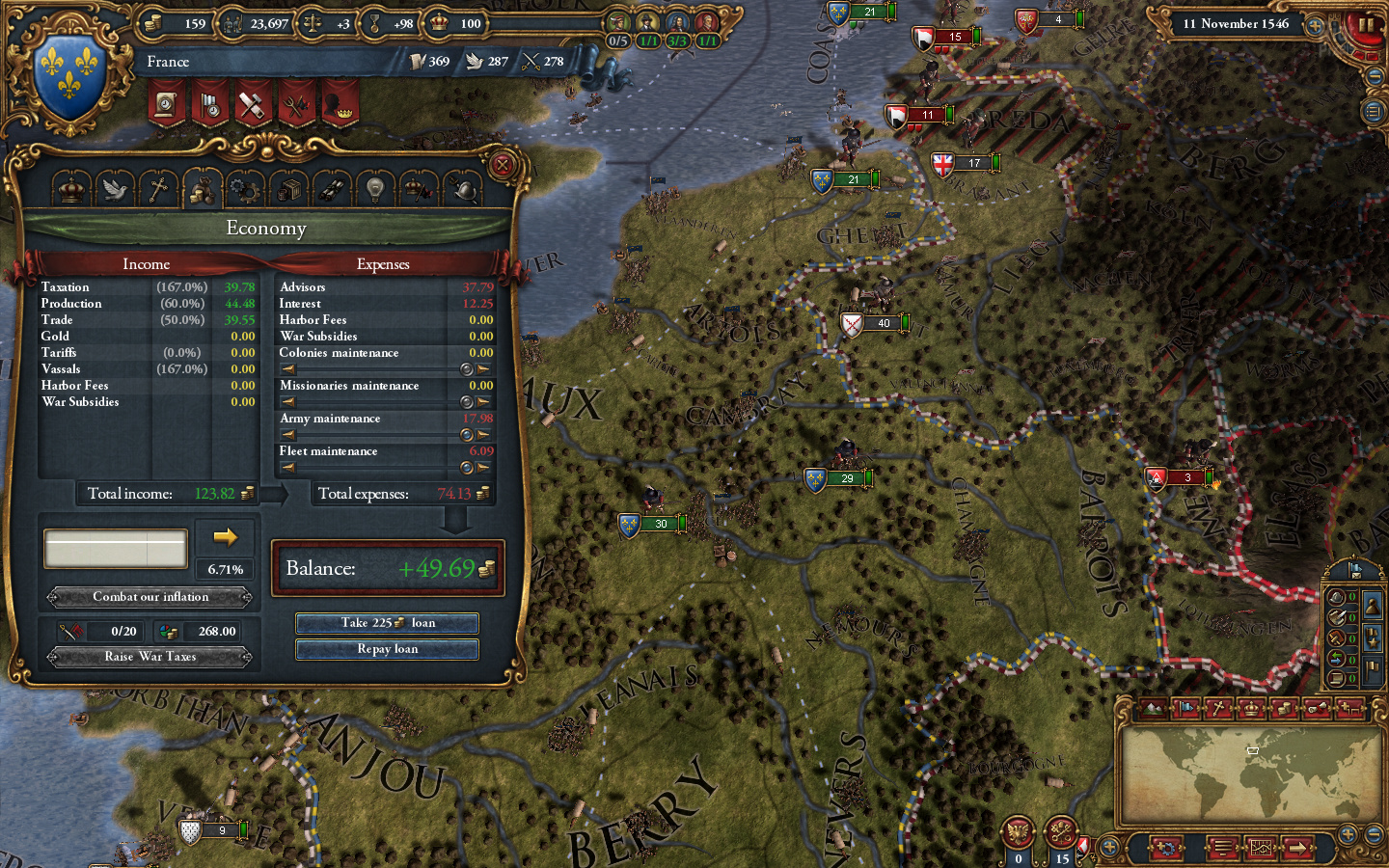
Task: Open the Military tab with helmet icon
Action: pos(464,189)
